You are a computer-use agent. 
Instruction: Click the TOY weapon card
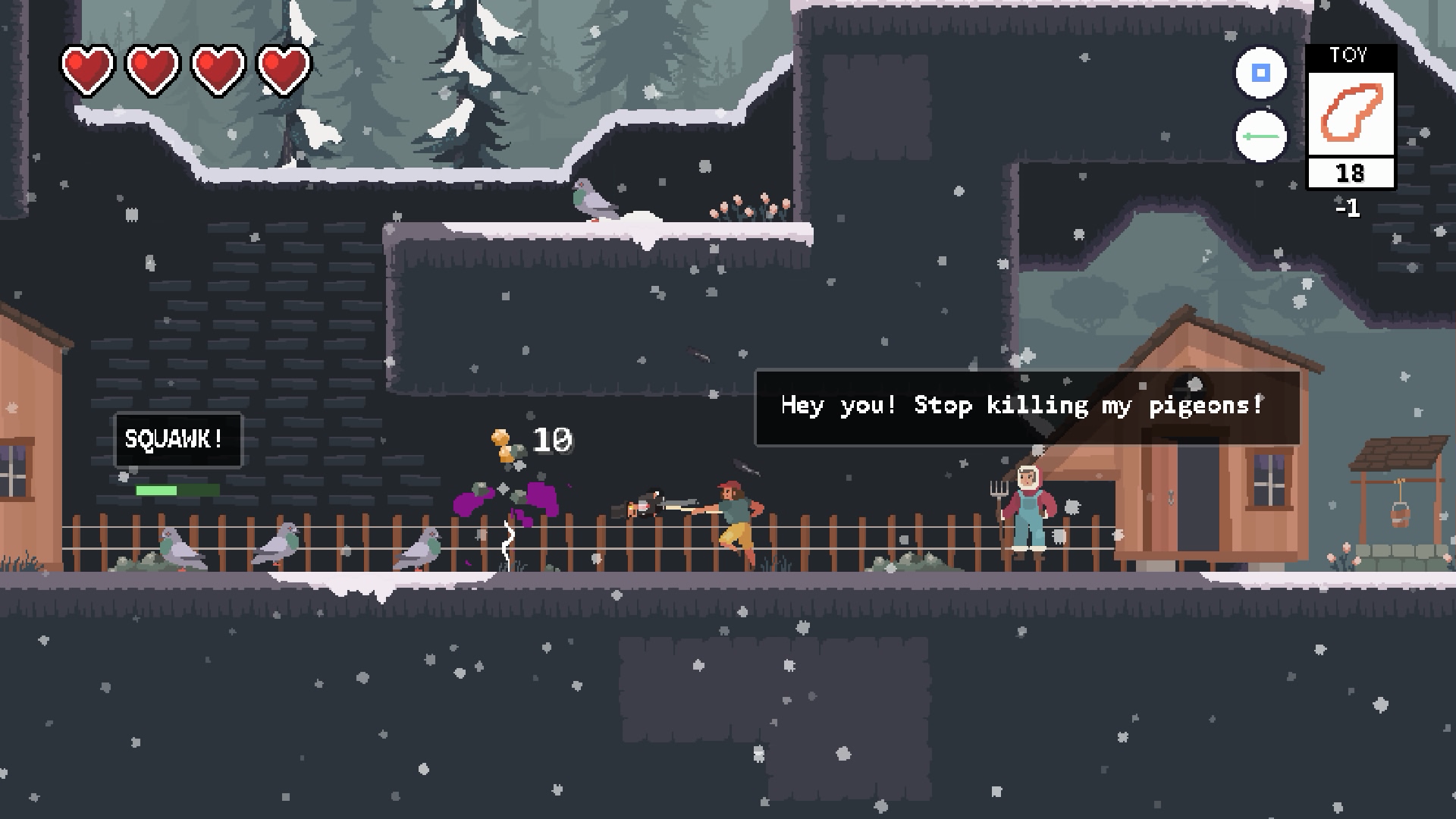click(1351, 115)
